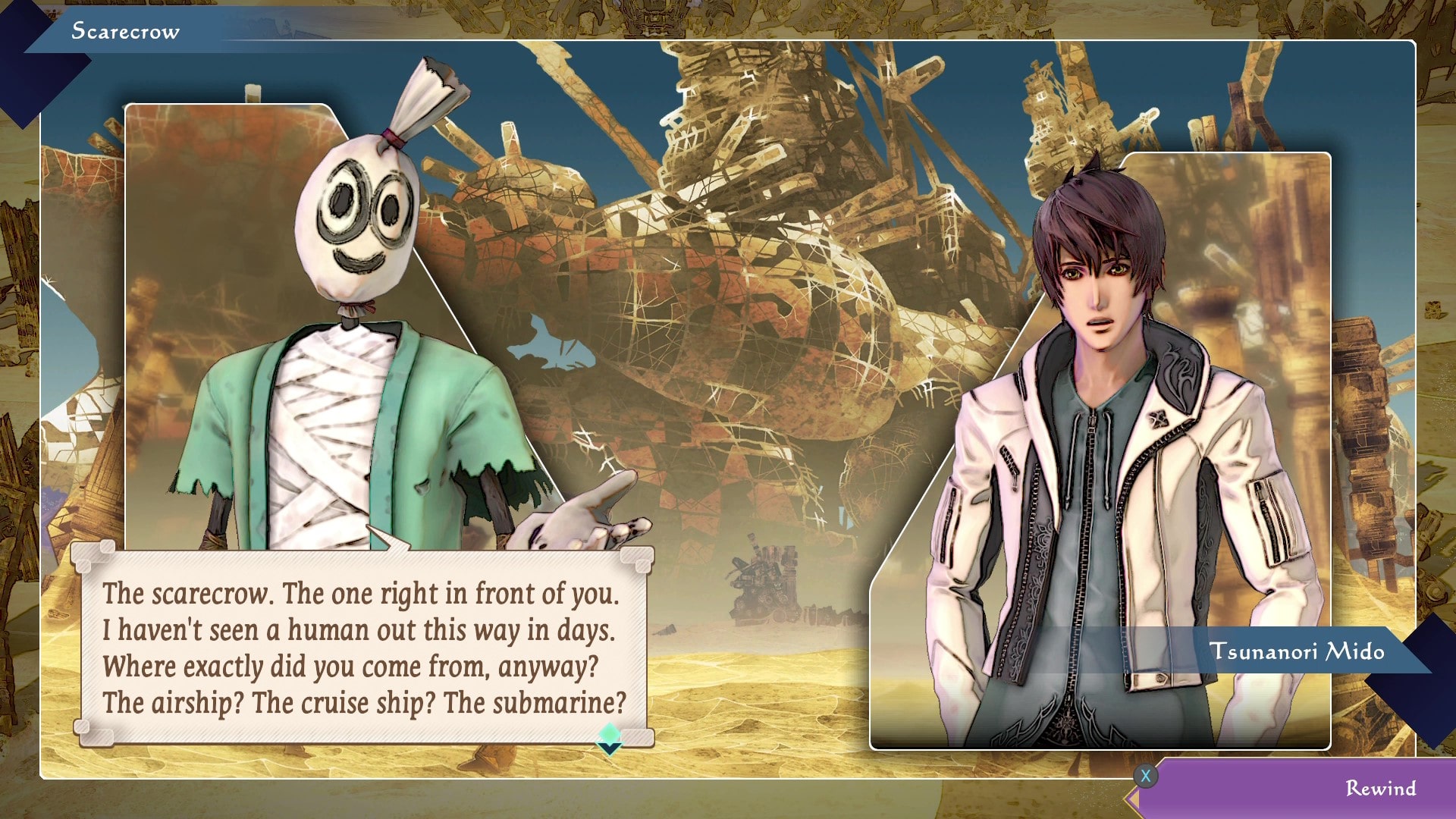Advance dialogue with the teal diamond arrow
This screenshot has height=819, width=1456.
(x=610, y=738)
